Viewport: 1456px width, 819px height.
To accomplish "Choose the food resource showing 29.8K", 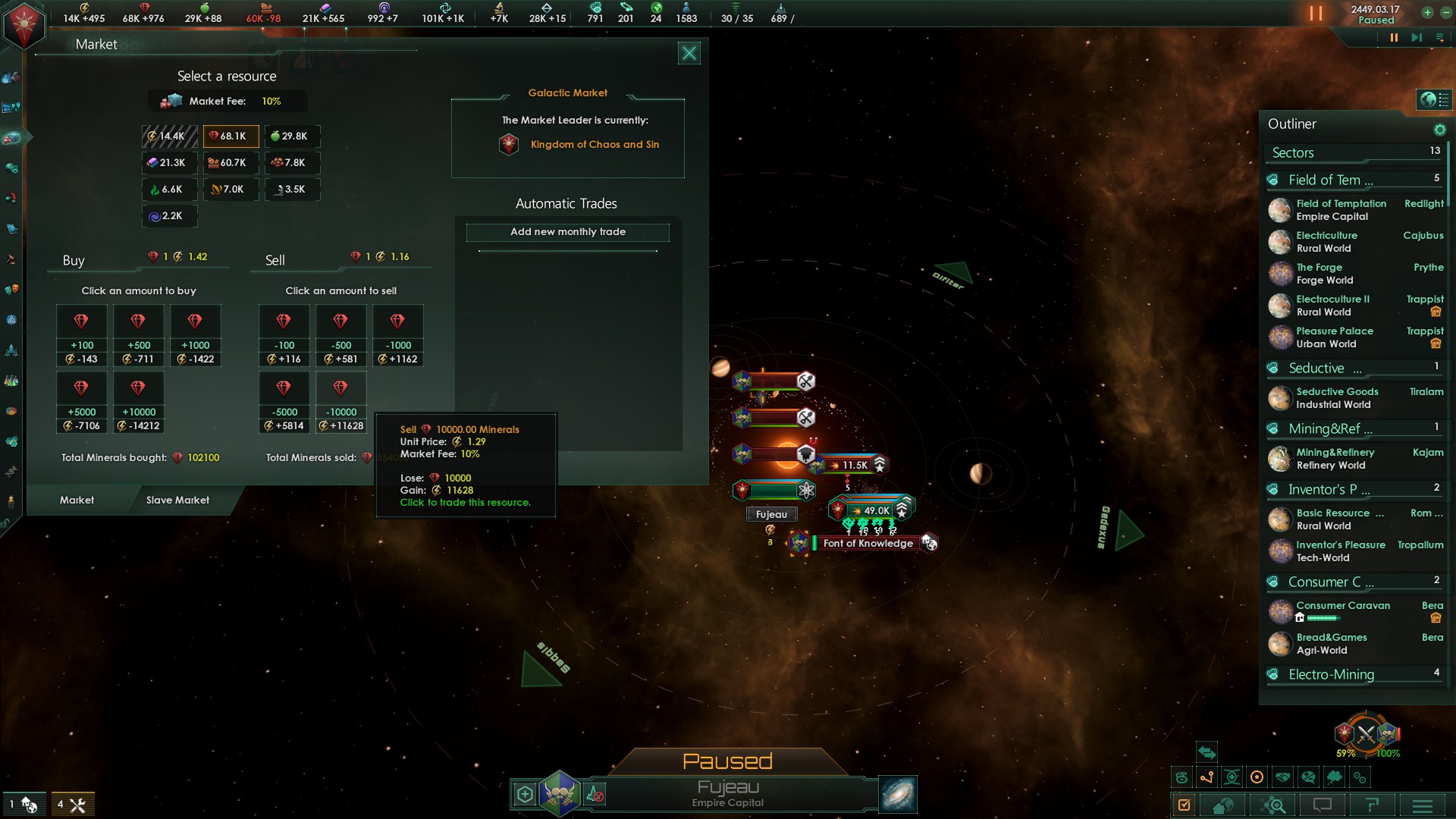I will (x=292, y=136).
